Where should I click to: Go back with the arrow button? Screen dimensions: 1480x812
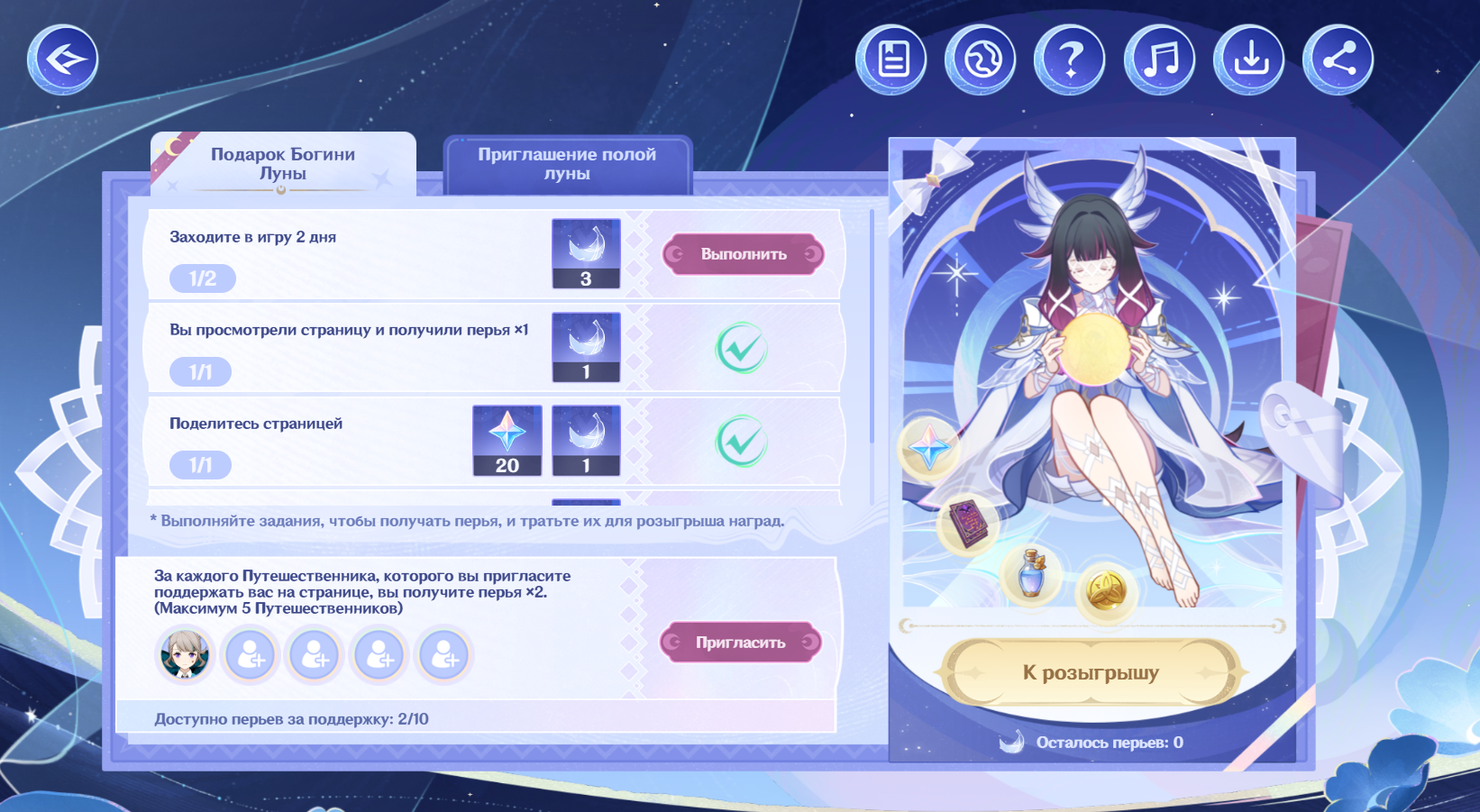62,59
